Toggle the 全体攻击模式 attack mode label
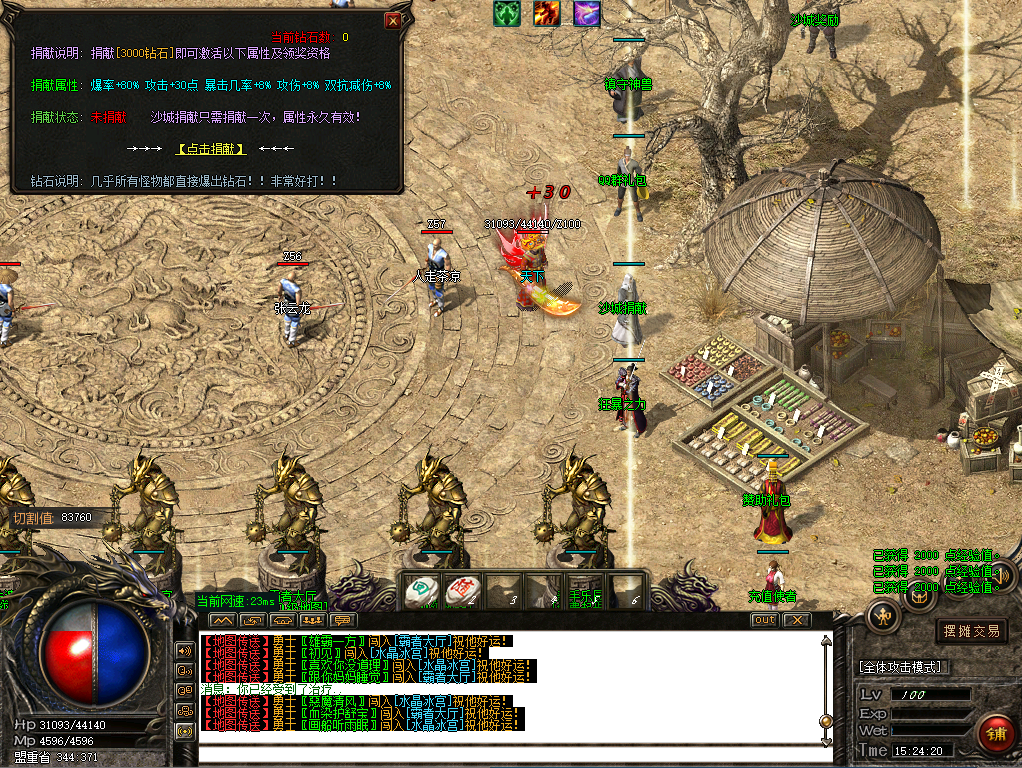The height and width of the screenshot is (768, 1022). 905,667
